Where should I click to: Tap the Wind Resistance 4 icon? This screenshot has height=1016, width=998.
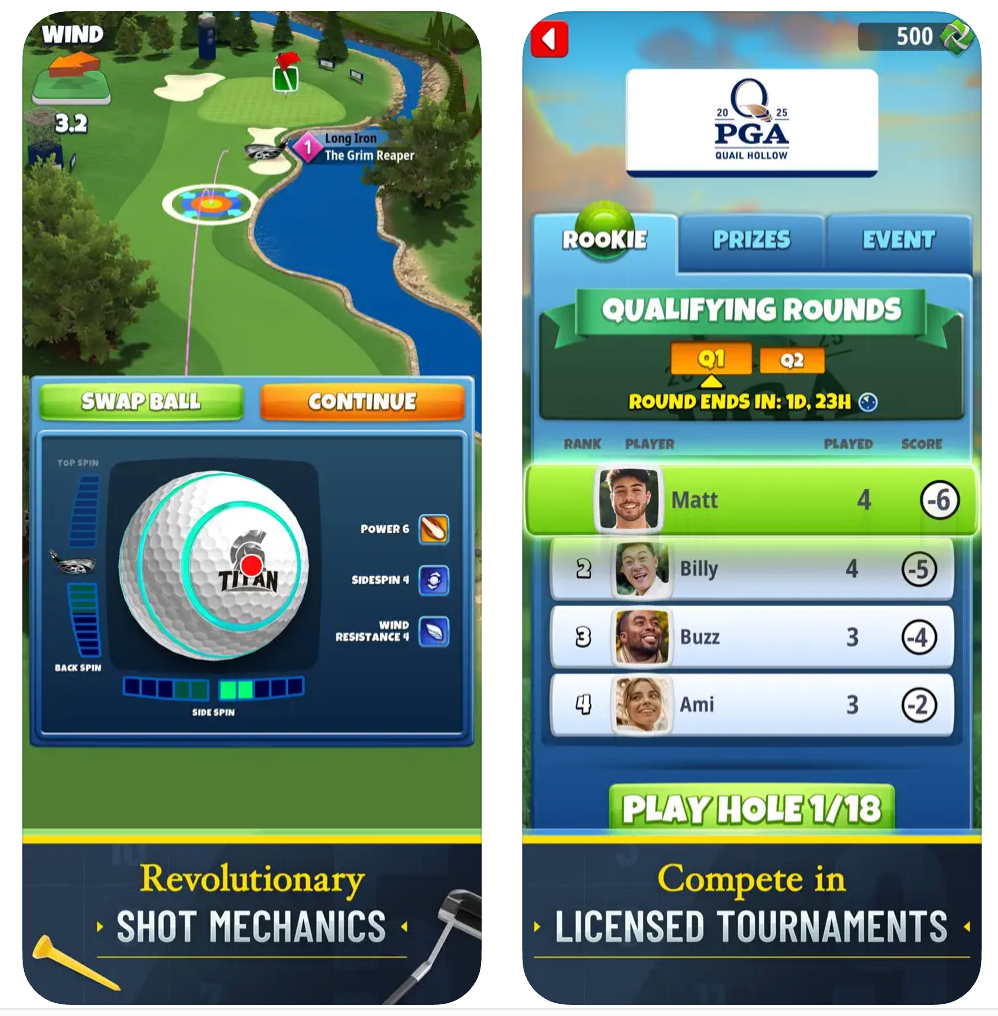[433, 631]
